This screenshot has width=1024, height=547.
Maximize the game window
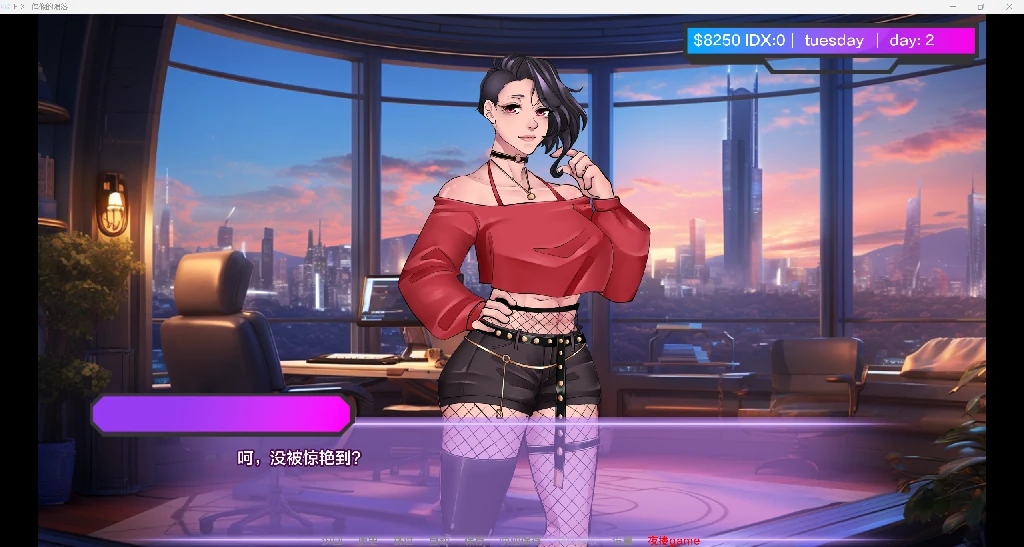pyautogui.click(x=980, y=6)
